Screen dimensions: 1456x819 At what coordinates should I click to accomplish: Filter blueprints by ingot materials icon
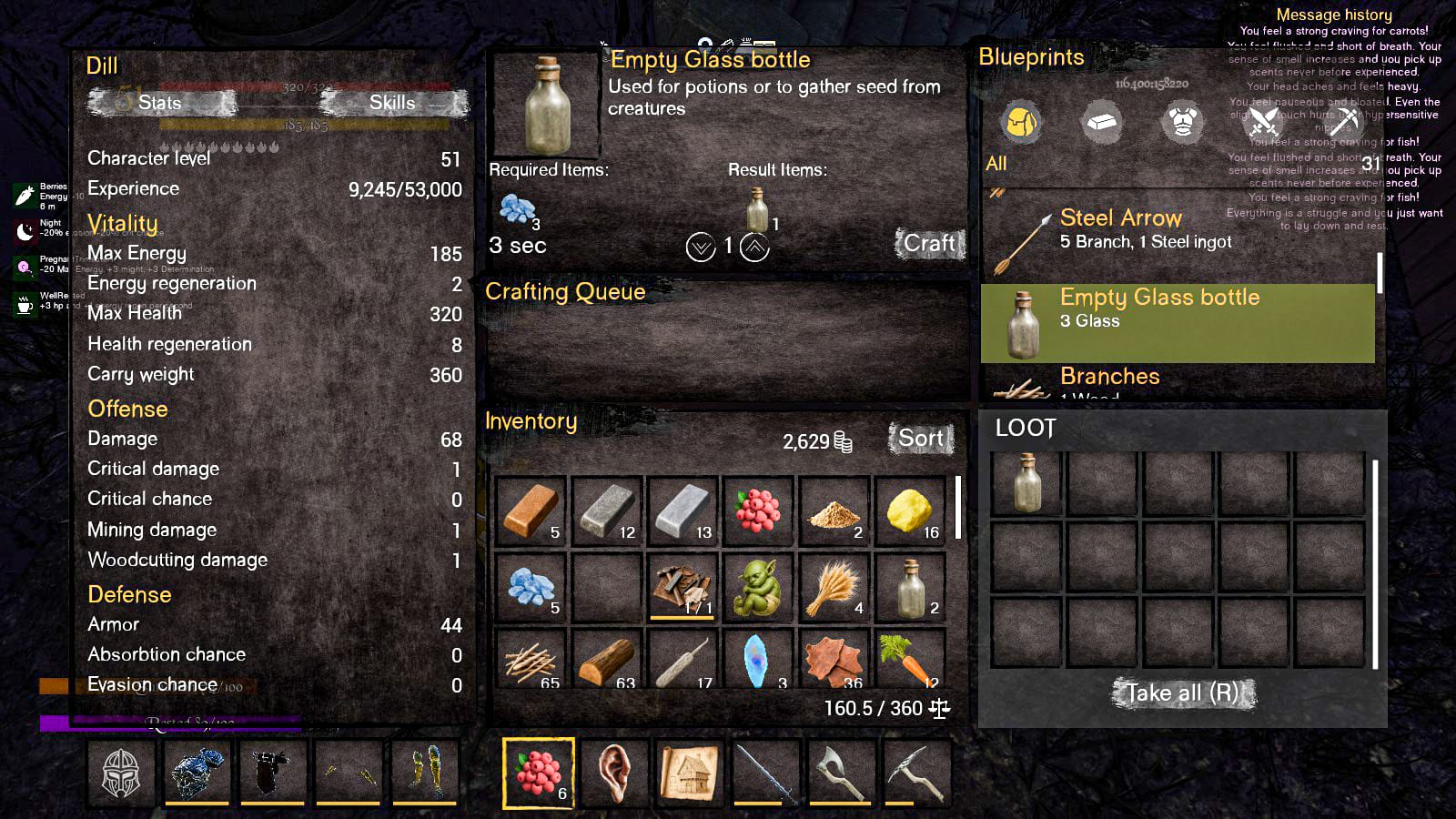[1101, 122]
